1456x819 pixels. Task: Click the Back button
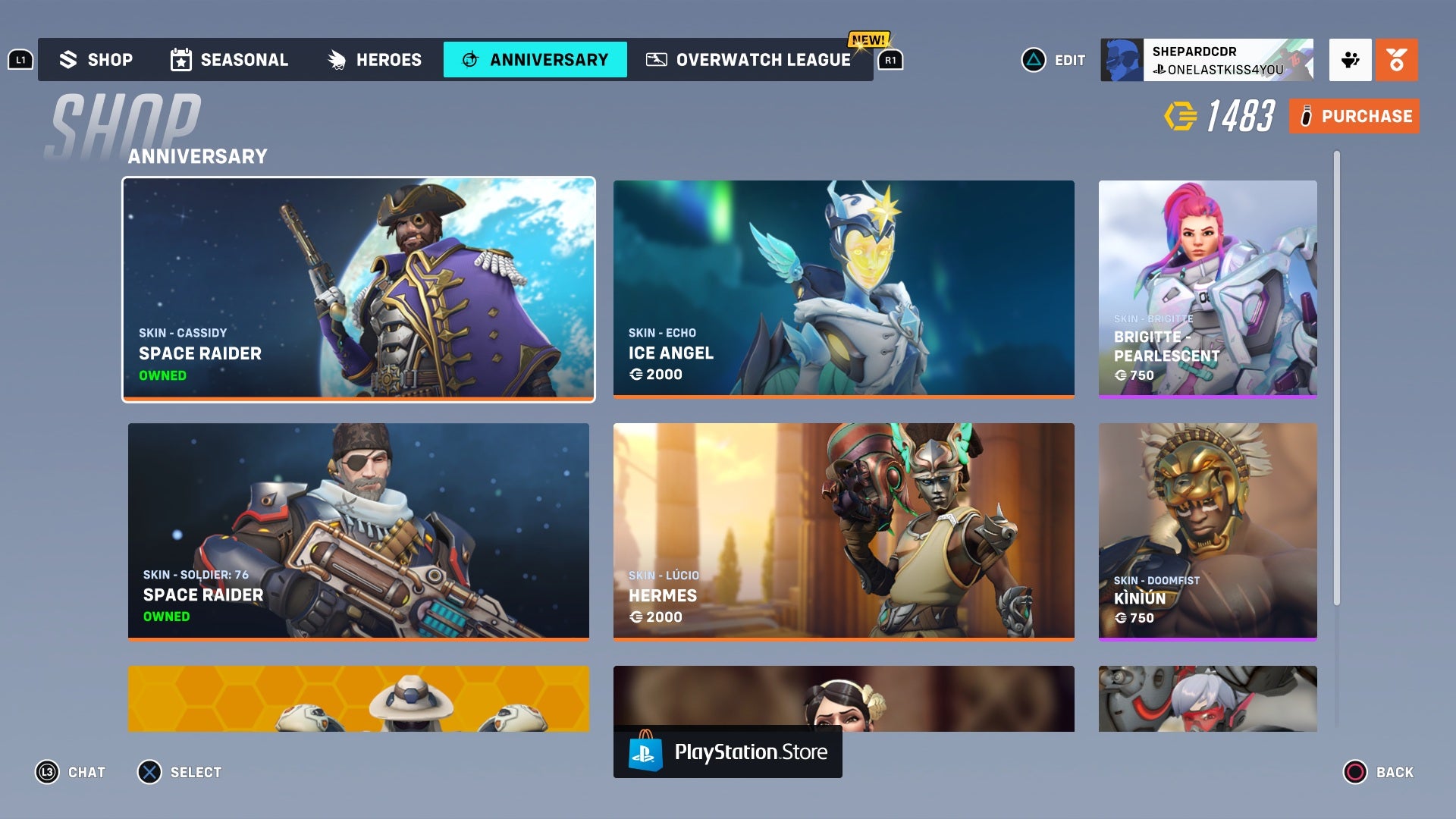pos(1380,772)
